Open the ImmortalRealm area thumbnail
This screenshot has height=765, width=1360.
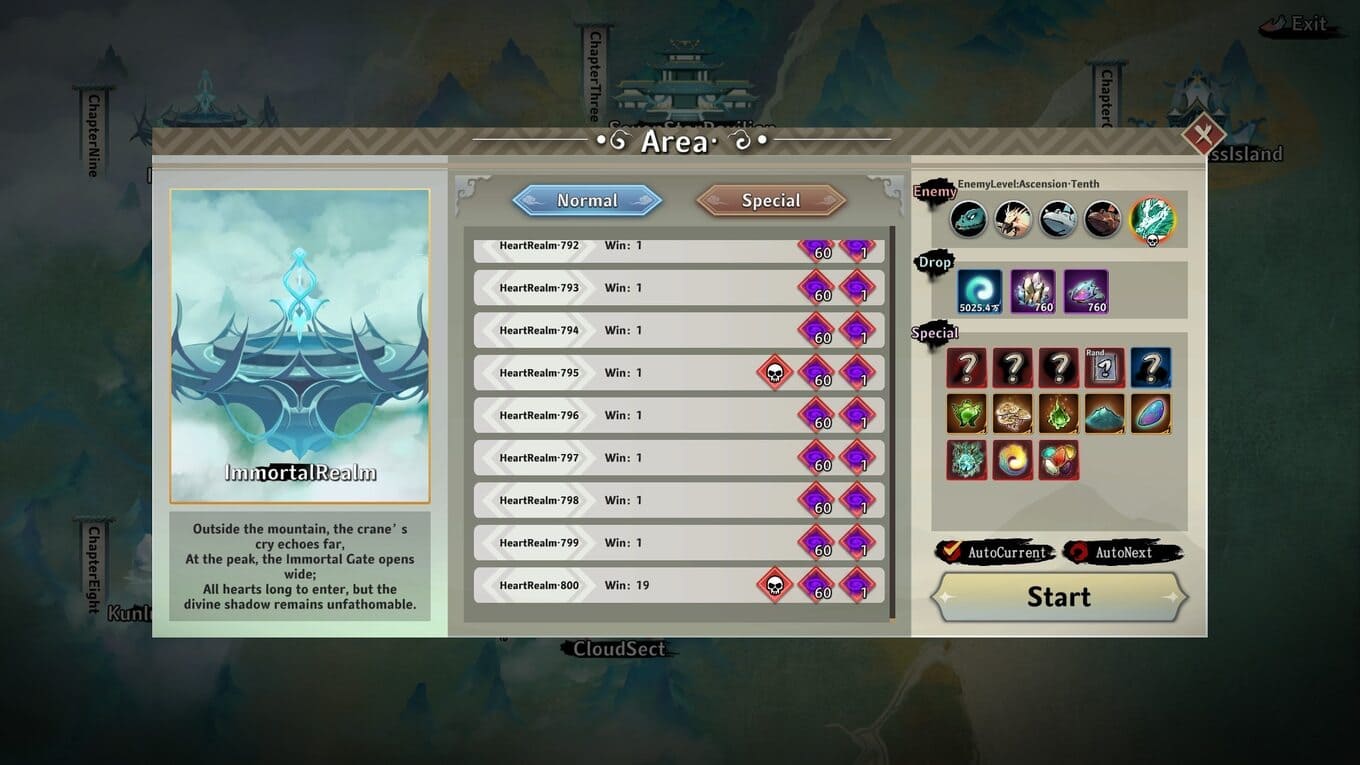[x=300, y=345]
